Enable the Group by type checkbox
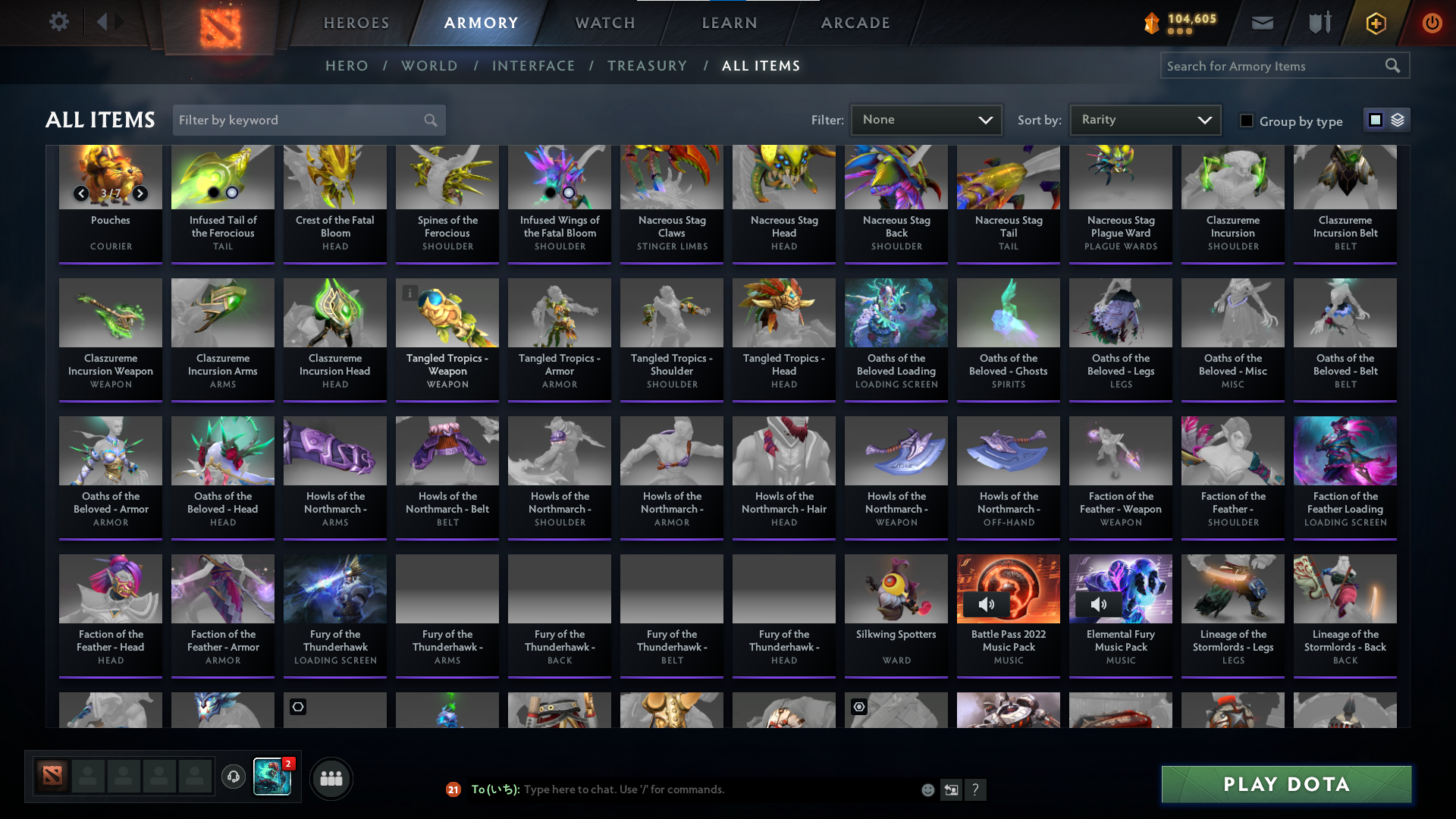 (x=1247, y=121)
